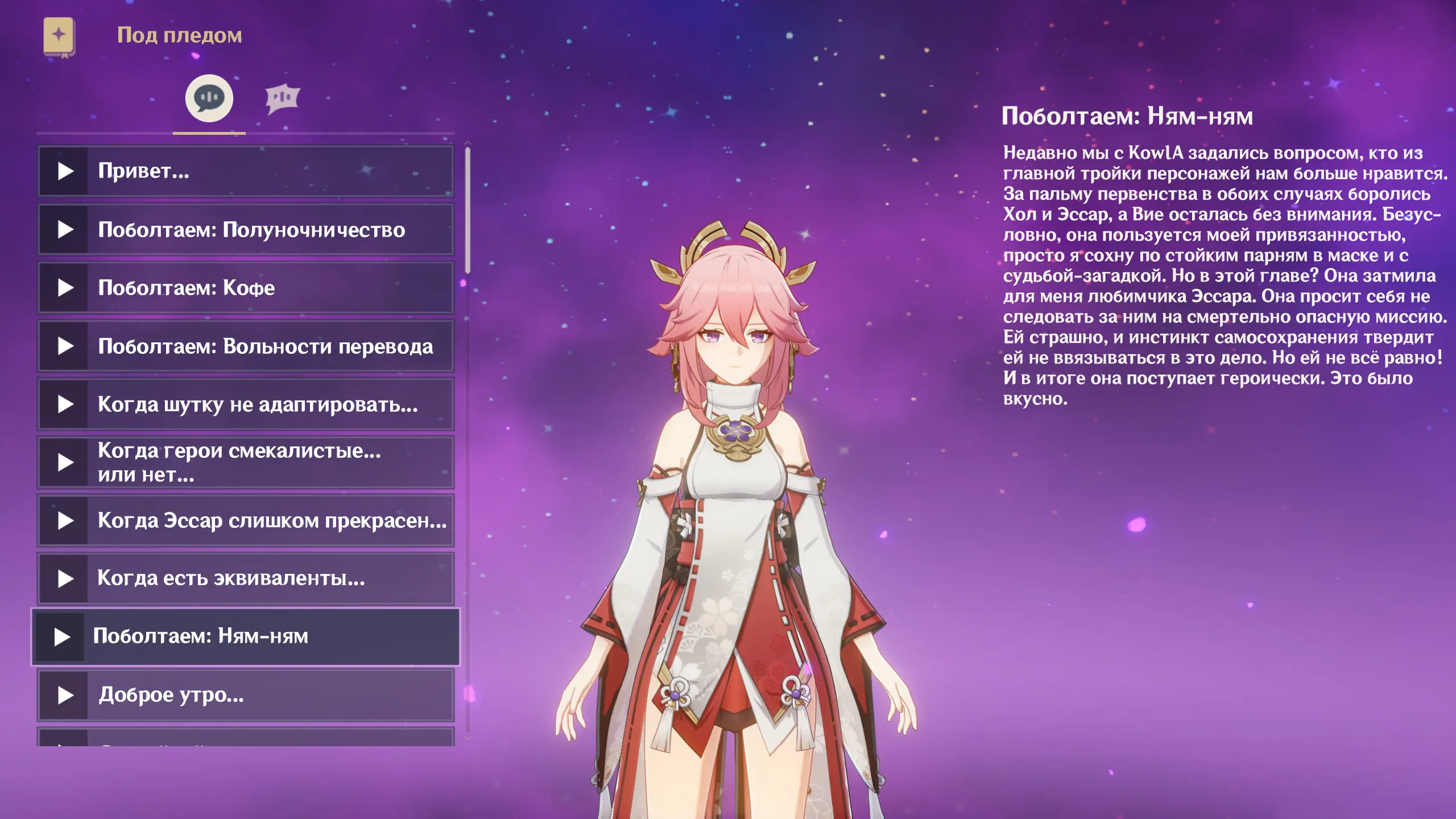Play the "Доброе утро..." voice line

pyautogui.click(x=246, y=695)
